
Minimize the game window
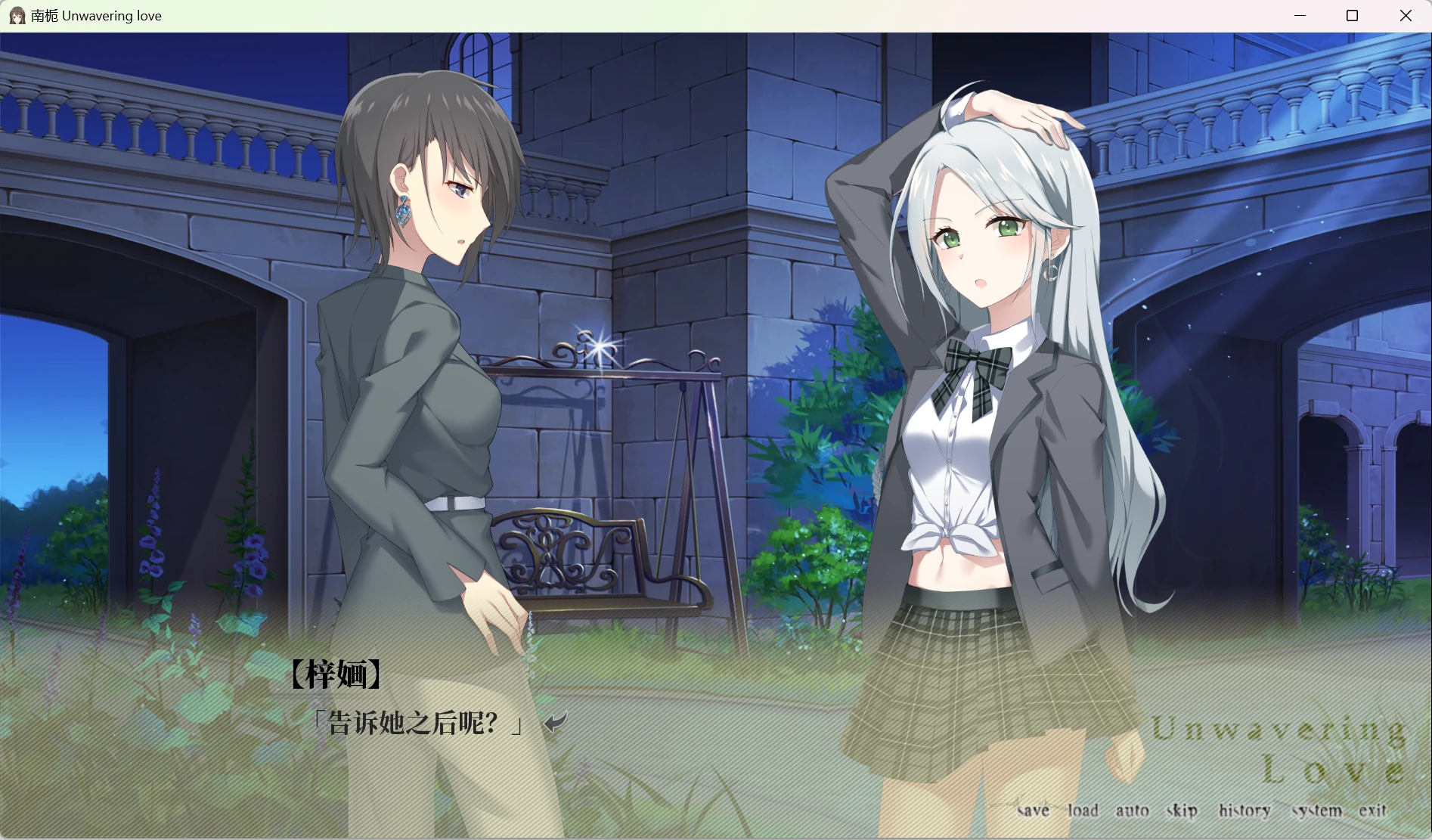[x=1300, y=15]
